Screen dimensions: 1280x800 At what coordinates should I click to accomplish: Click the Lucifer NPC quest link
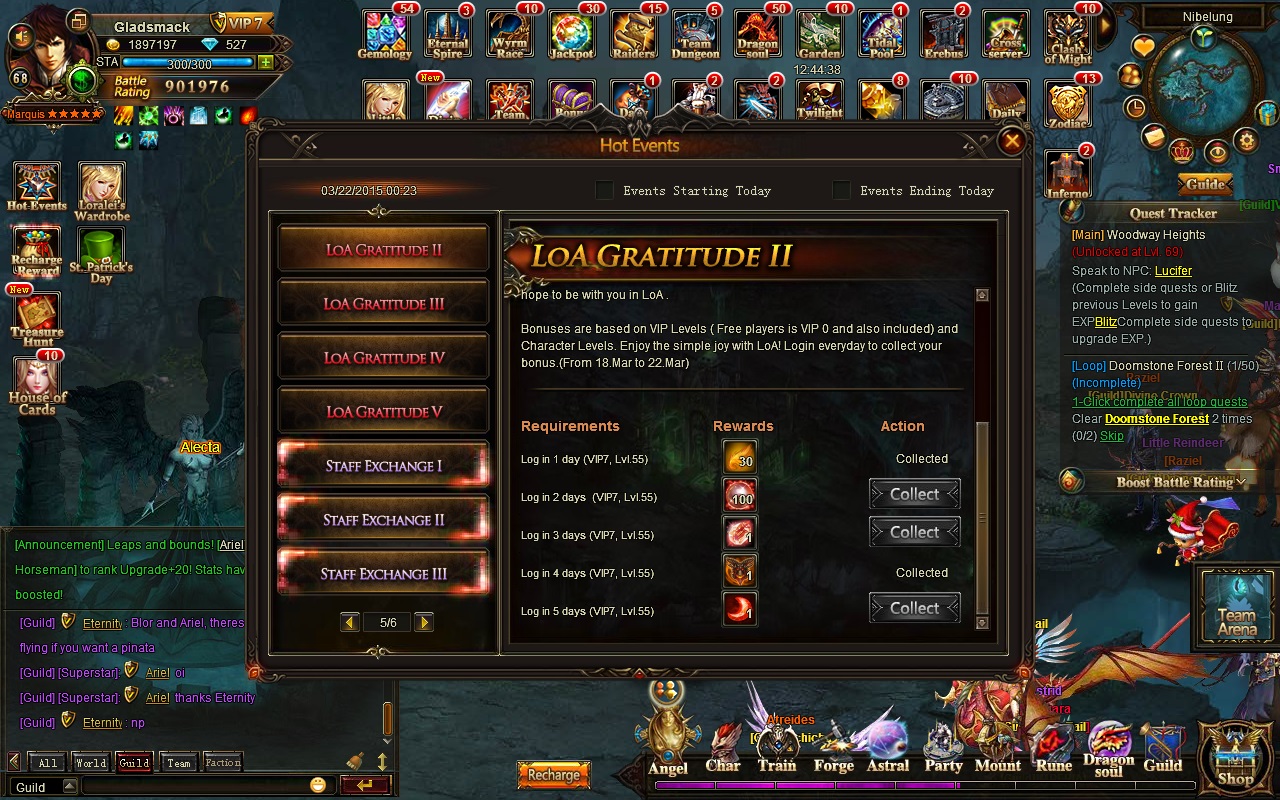click(1173, 271)
